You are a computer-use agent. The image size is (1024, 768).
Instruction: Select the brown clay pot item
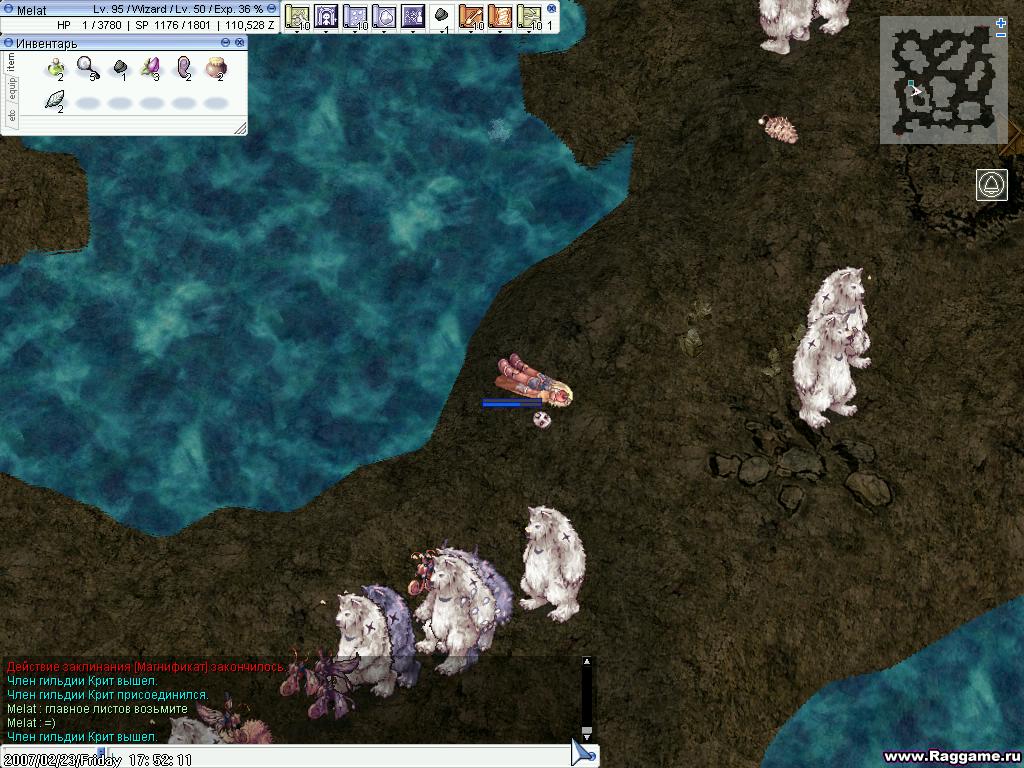tap(216, 68)
